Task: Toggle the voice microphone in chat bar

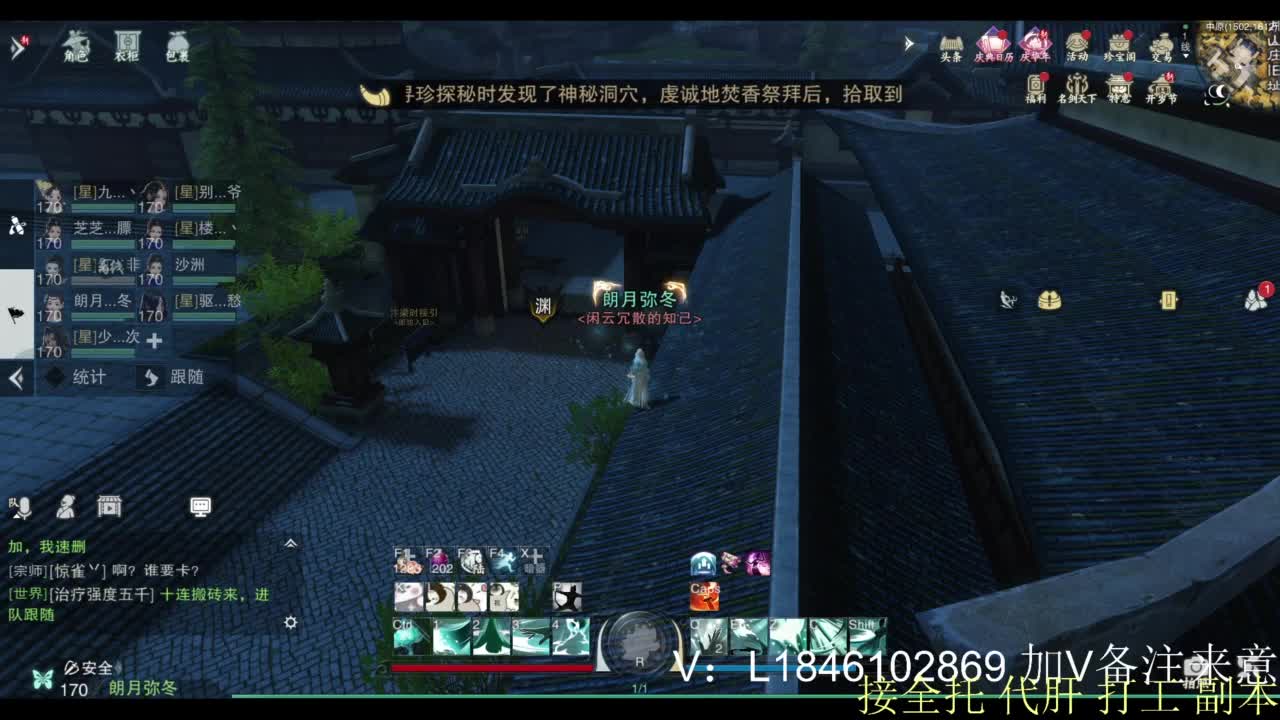Action: pos(22,508)
